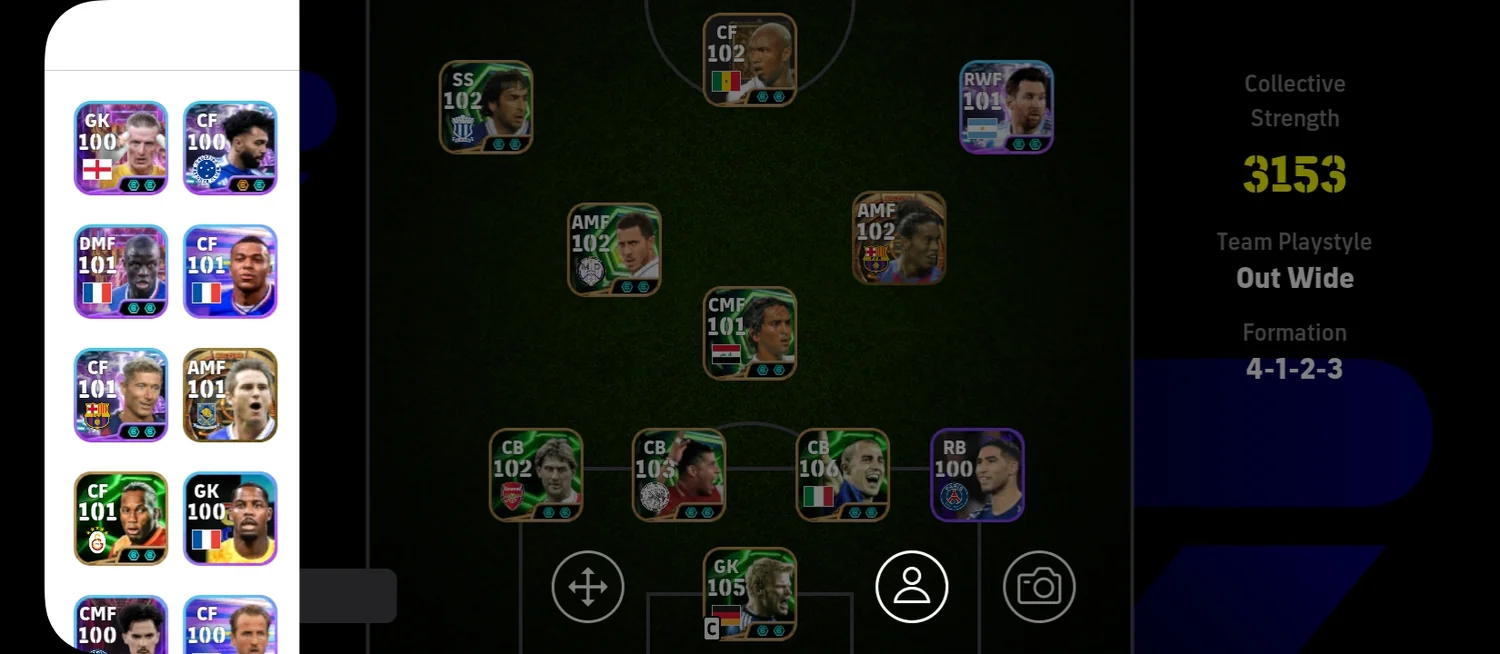This screenshot has width=1500, height=654.
Task: Pick the CB 106 Italy defender card
Action: point(843,475)
